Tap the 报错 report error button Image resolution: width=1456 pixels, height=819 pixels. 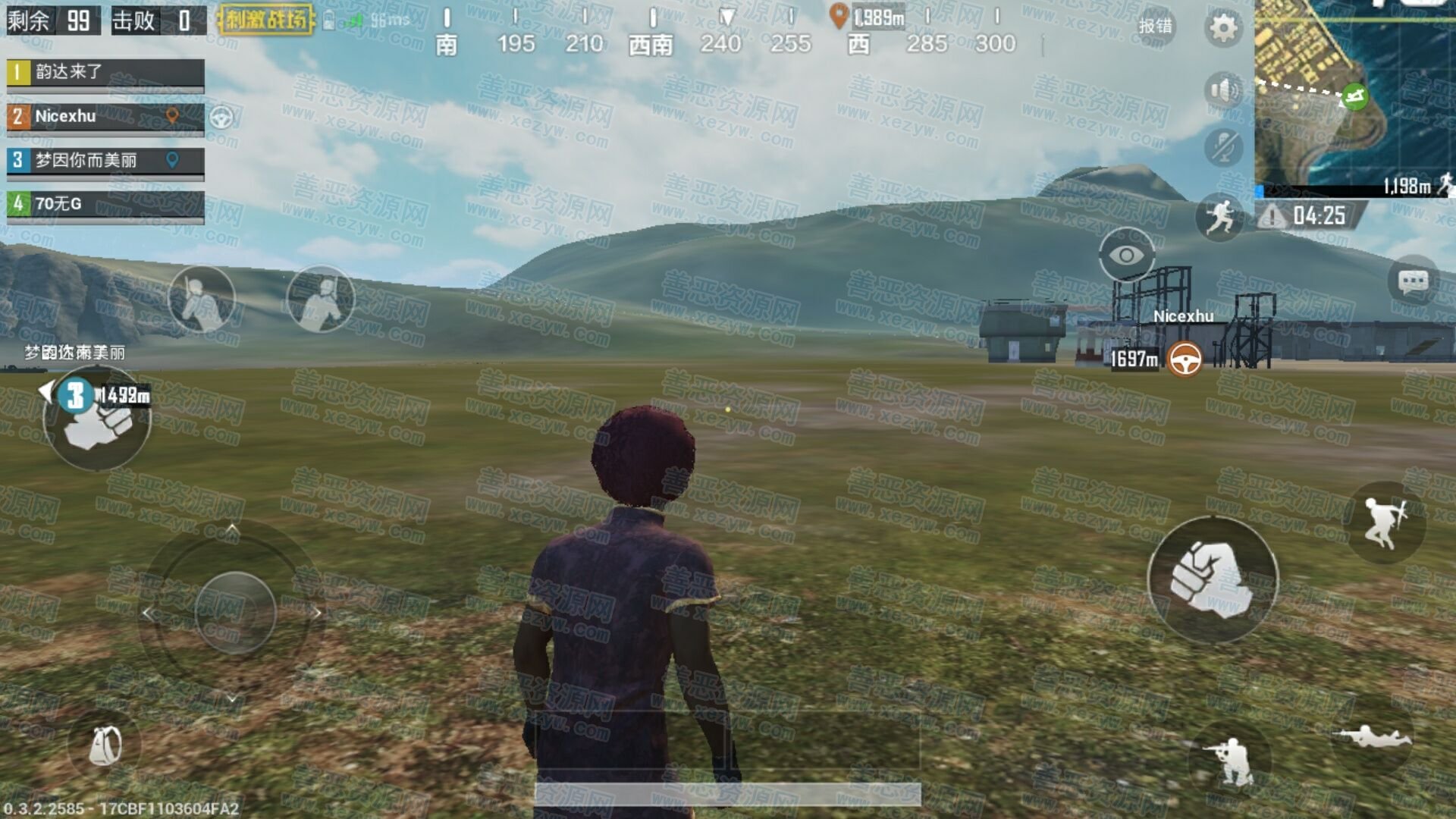1155,27
